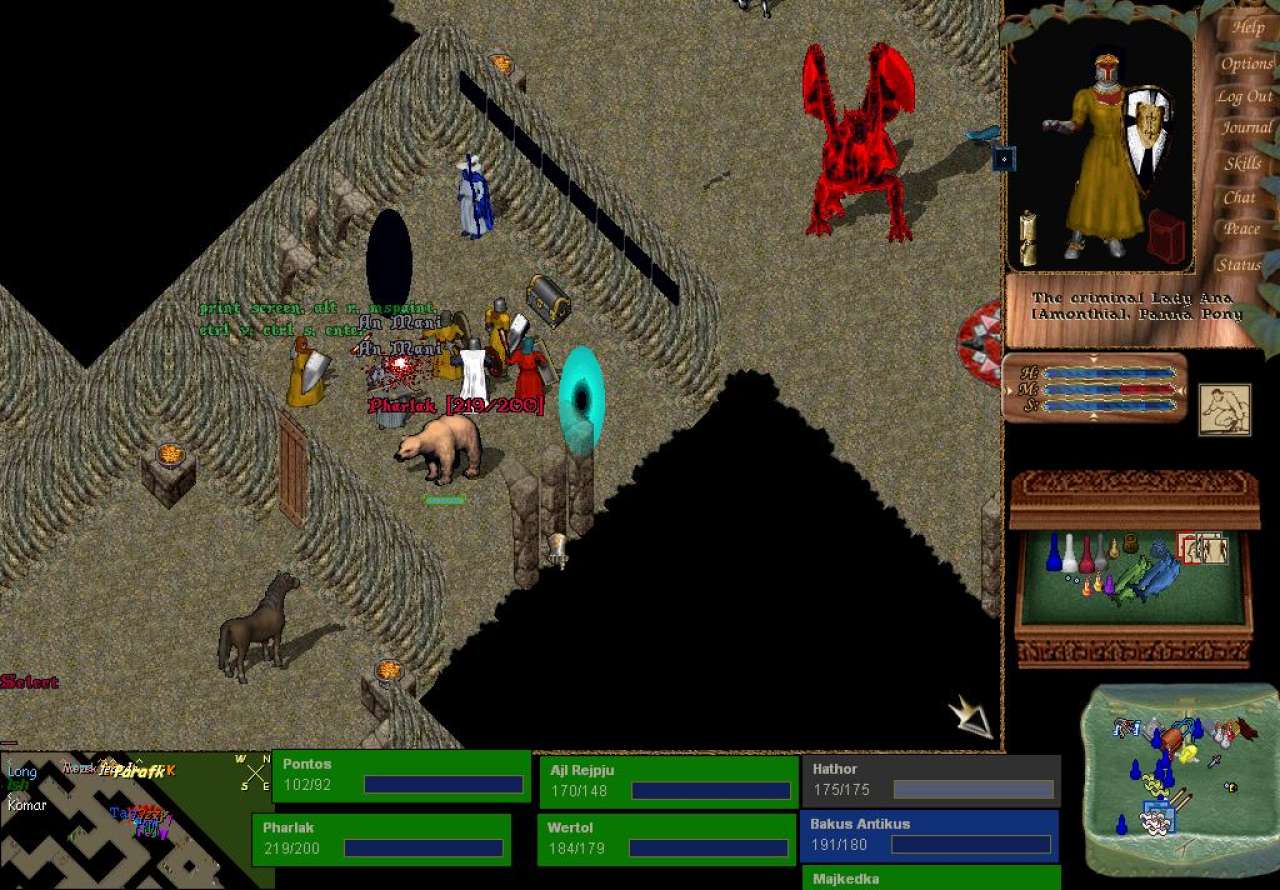Open the scroll on the paperdoll

(x=1027, y=238)
